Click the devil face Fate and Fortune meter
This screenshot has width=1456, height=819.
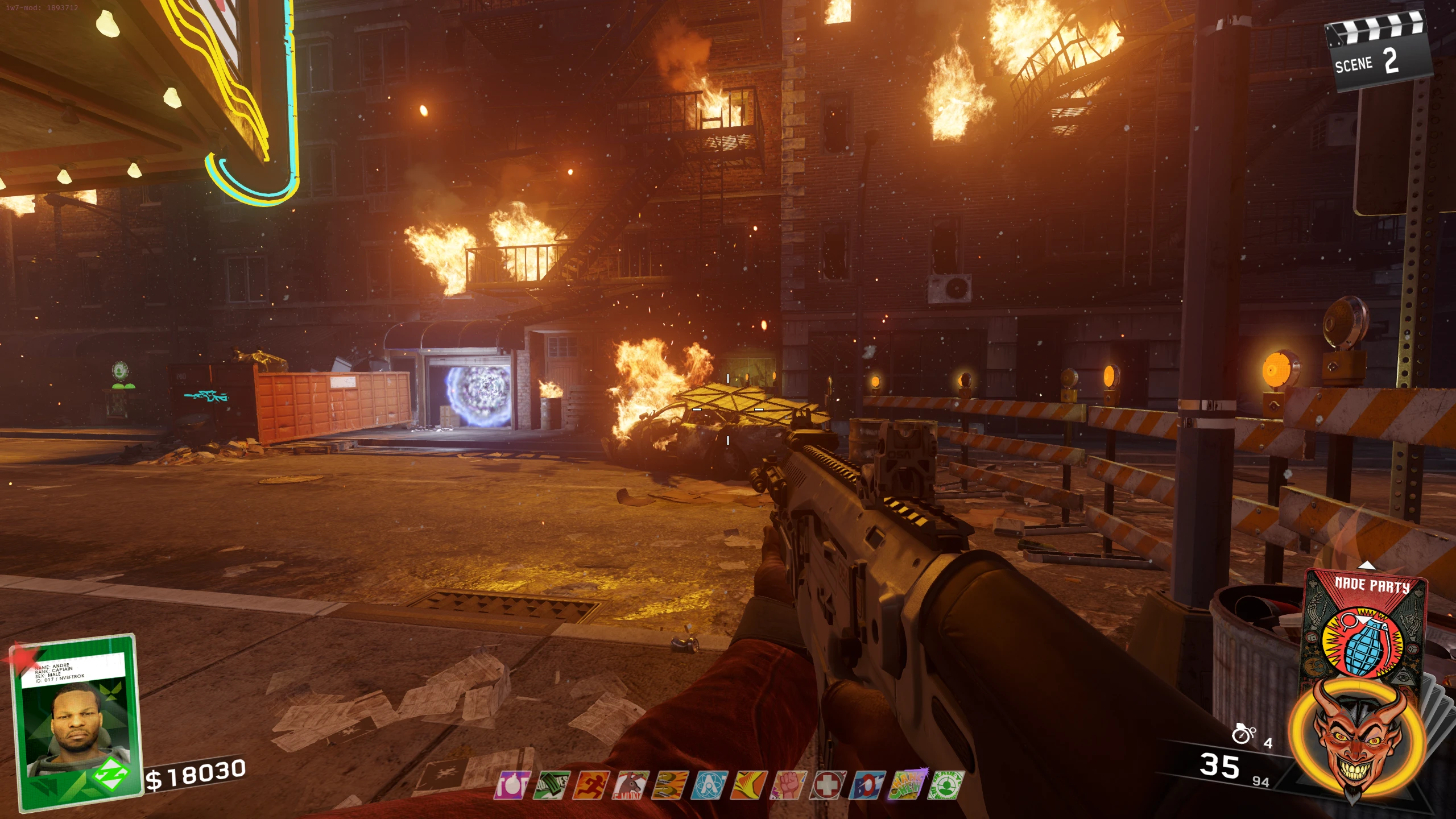click(1358, 739)
